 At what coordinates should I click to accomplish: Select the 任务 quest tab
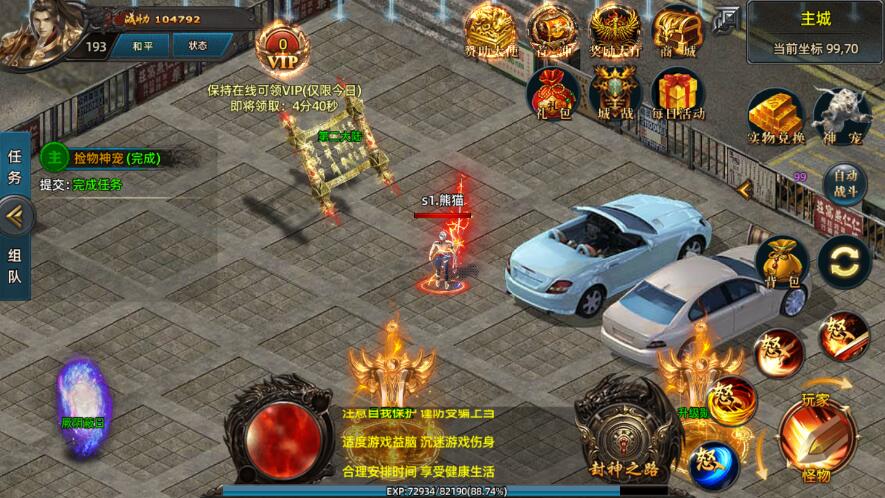[15, 168]
